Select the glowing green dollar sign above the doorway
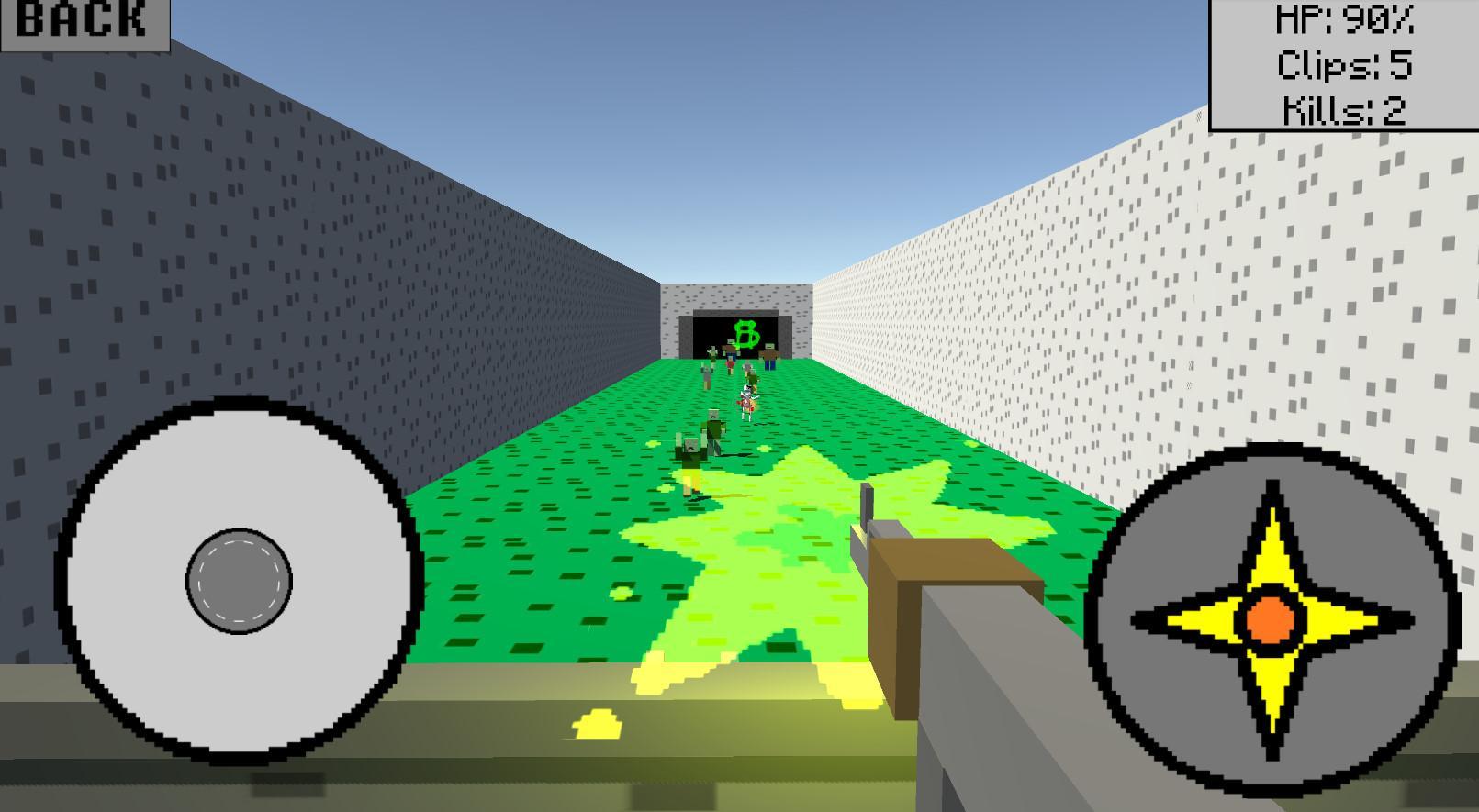 click(x=746, y=332)
